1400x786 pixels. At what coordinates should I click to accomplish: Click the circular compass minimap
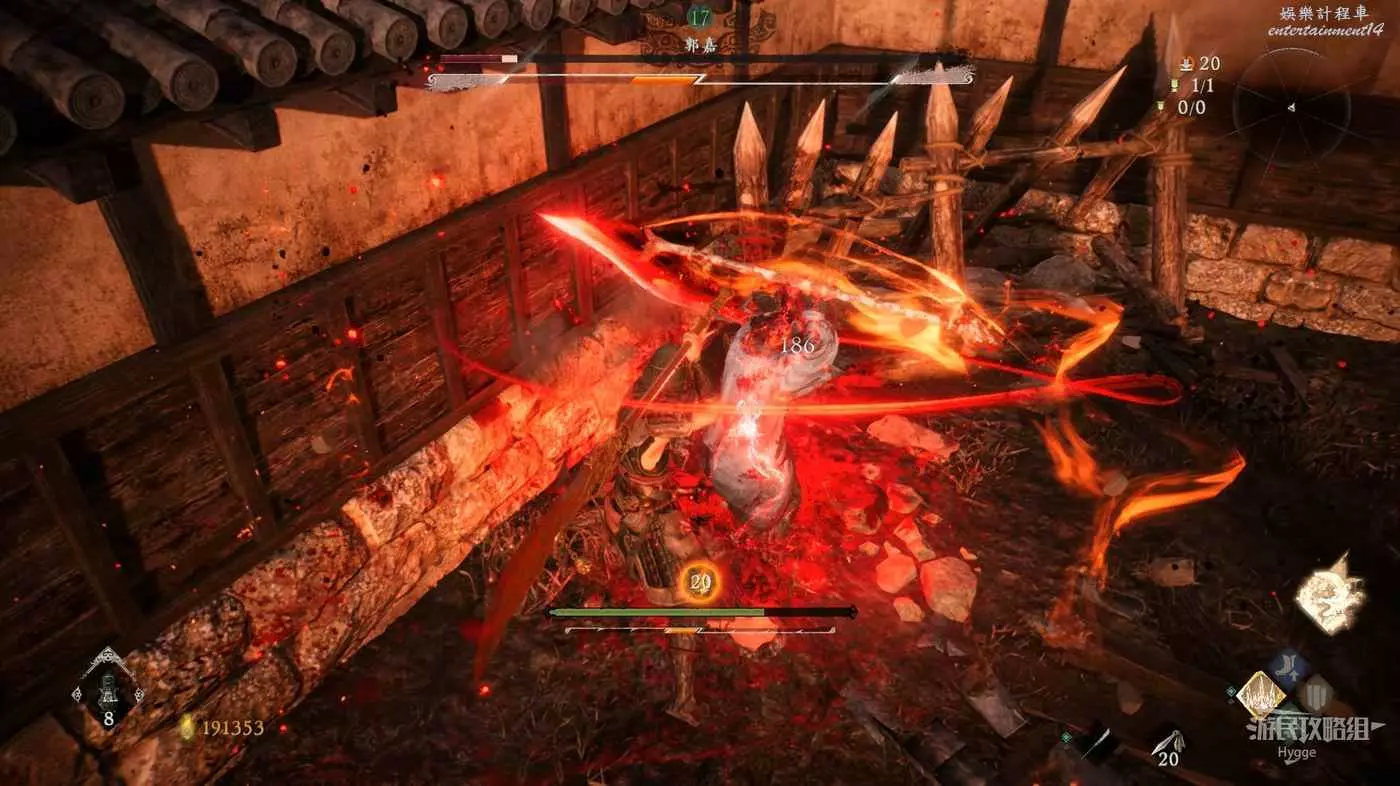coord(1291,107)
